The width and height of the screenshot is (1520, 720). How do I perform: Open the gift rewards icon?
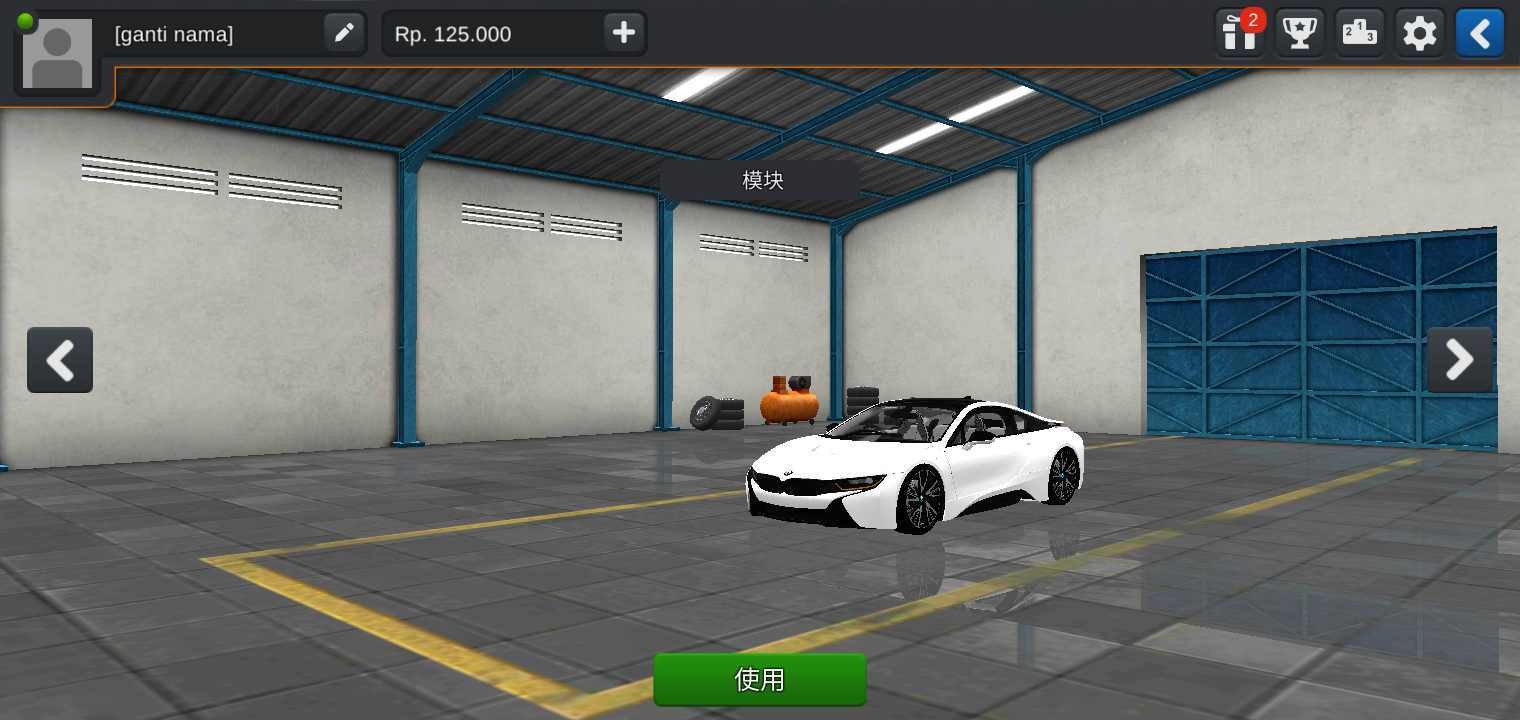pos(1238,33)
